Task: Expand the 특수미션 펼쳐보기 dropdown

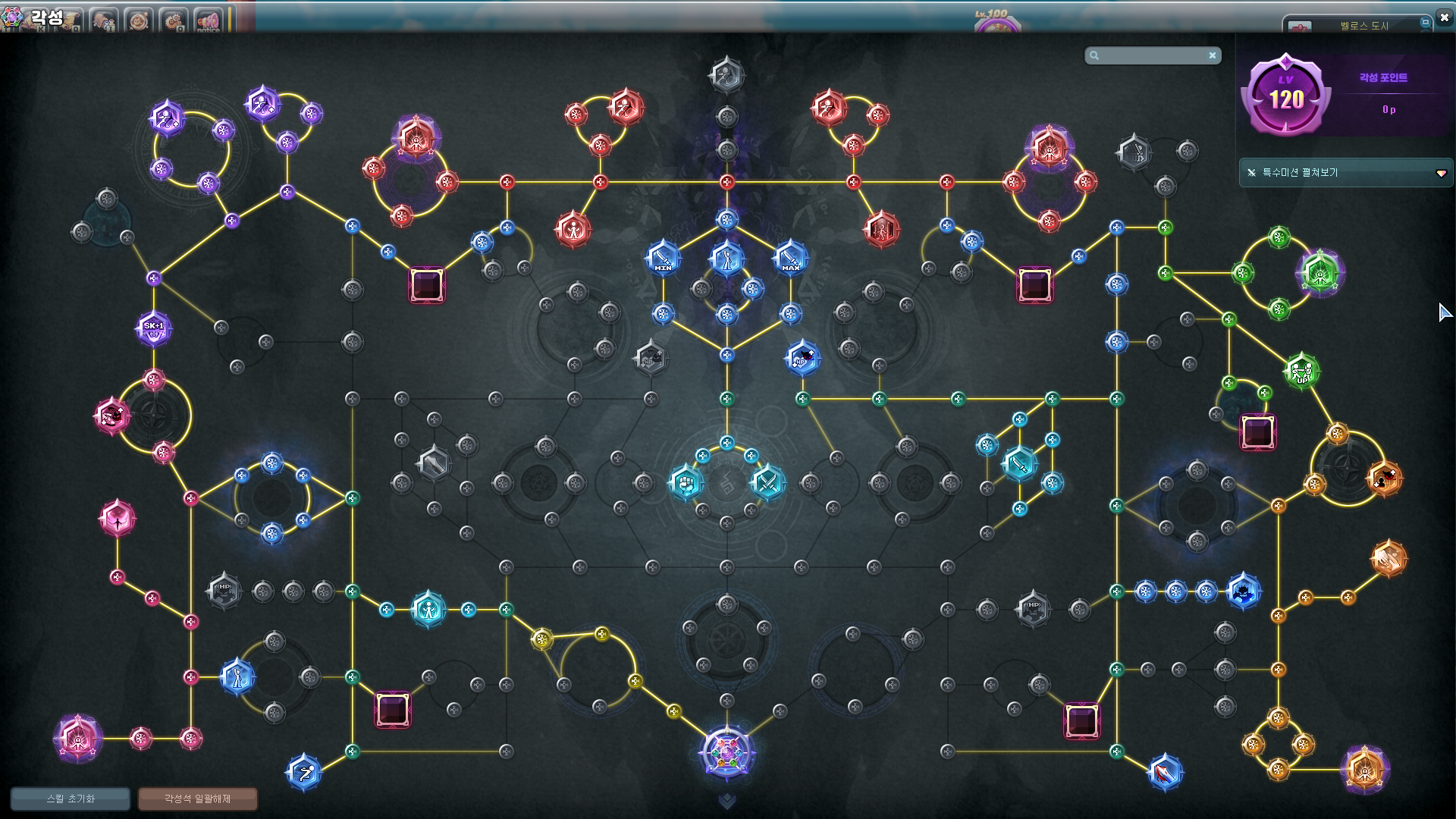Action: pos(1441,173)
